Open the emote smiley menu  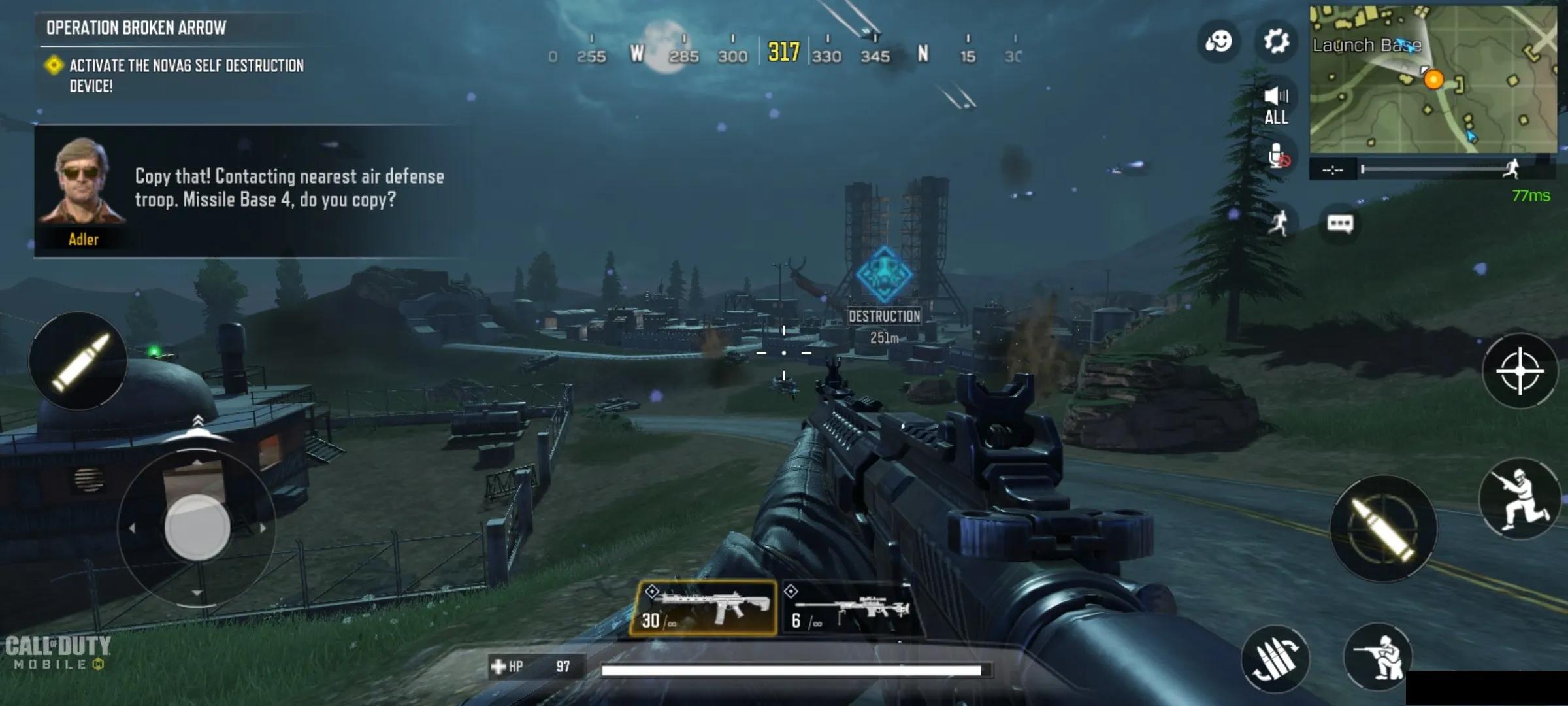click(x=1218, y=42)
